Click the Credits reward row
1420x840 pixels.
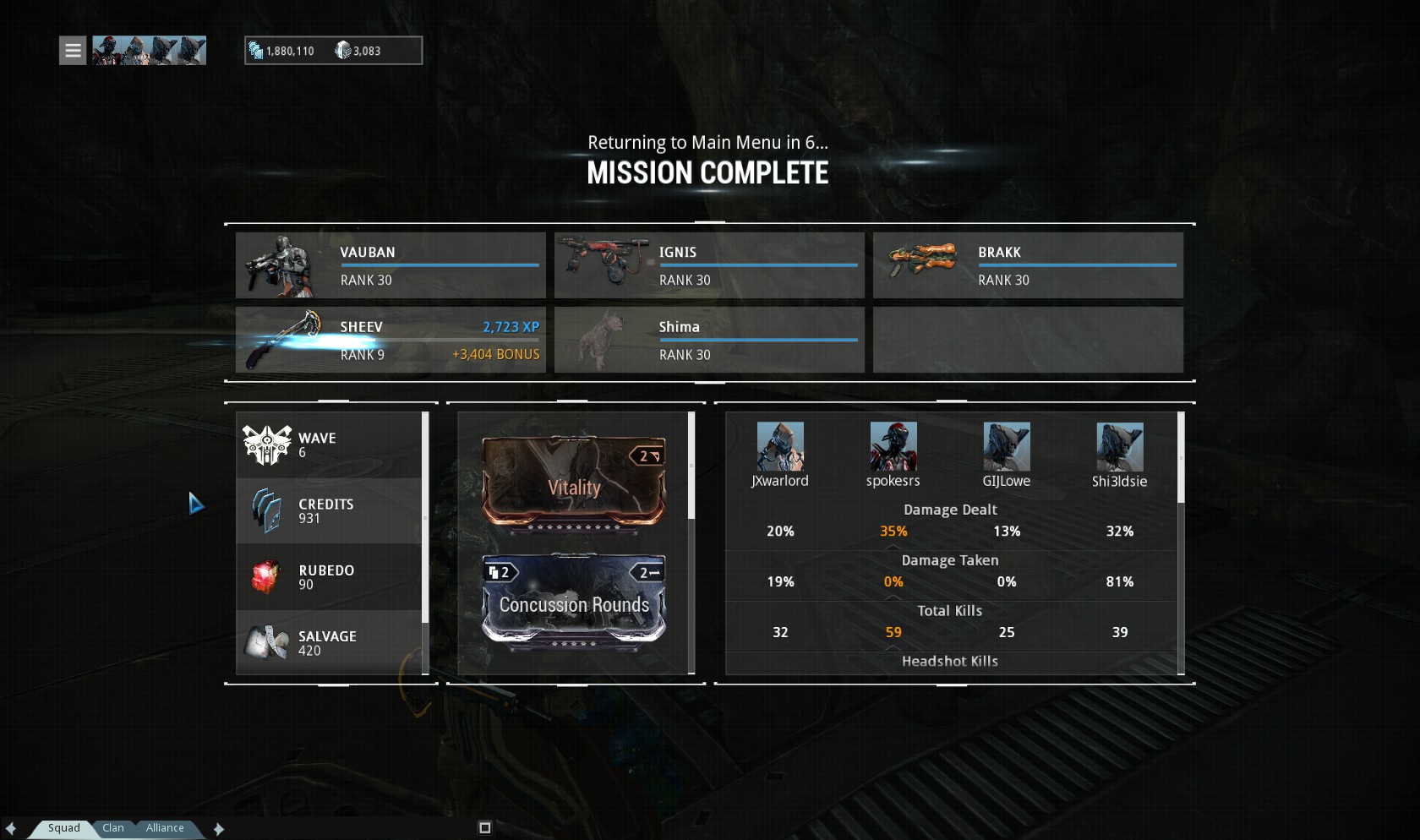pyautogui.click(x=330, y=511)
